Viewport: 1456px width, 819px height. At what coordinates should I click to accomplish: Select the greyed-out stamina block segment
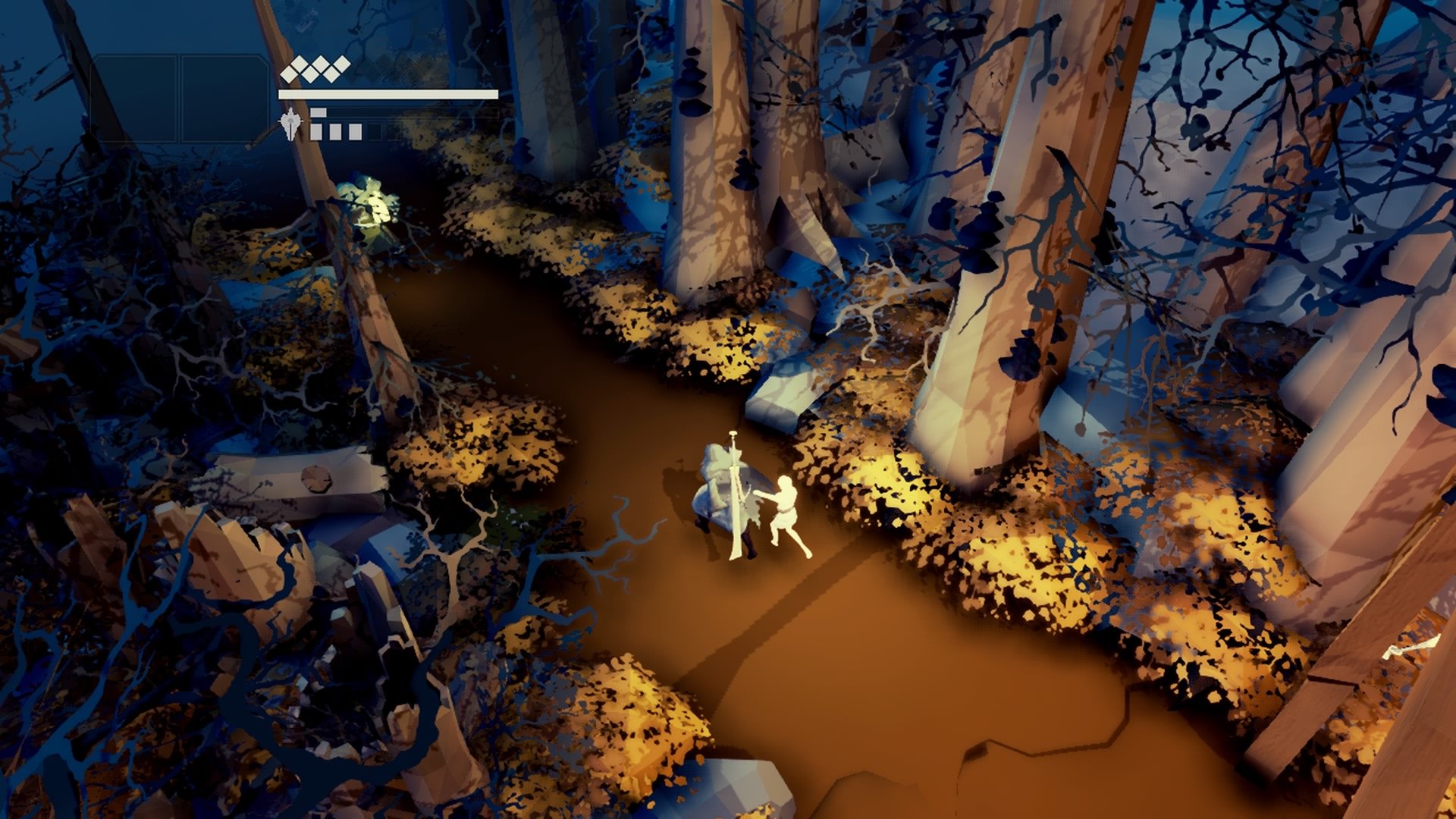click(375, 130)
